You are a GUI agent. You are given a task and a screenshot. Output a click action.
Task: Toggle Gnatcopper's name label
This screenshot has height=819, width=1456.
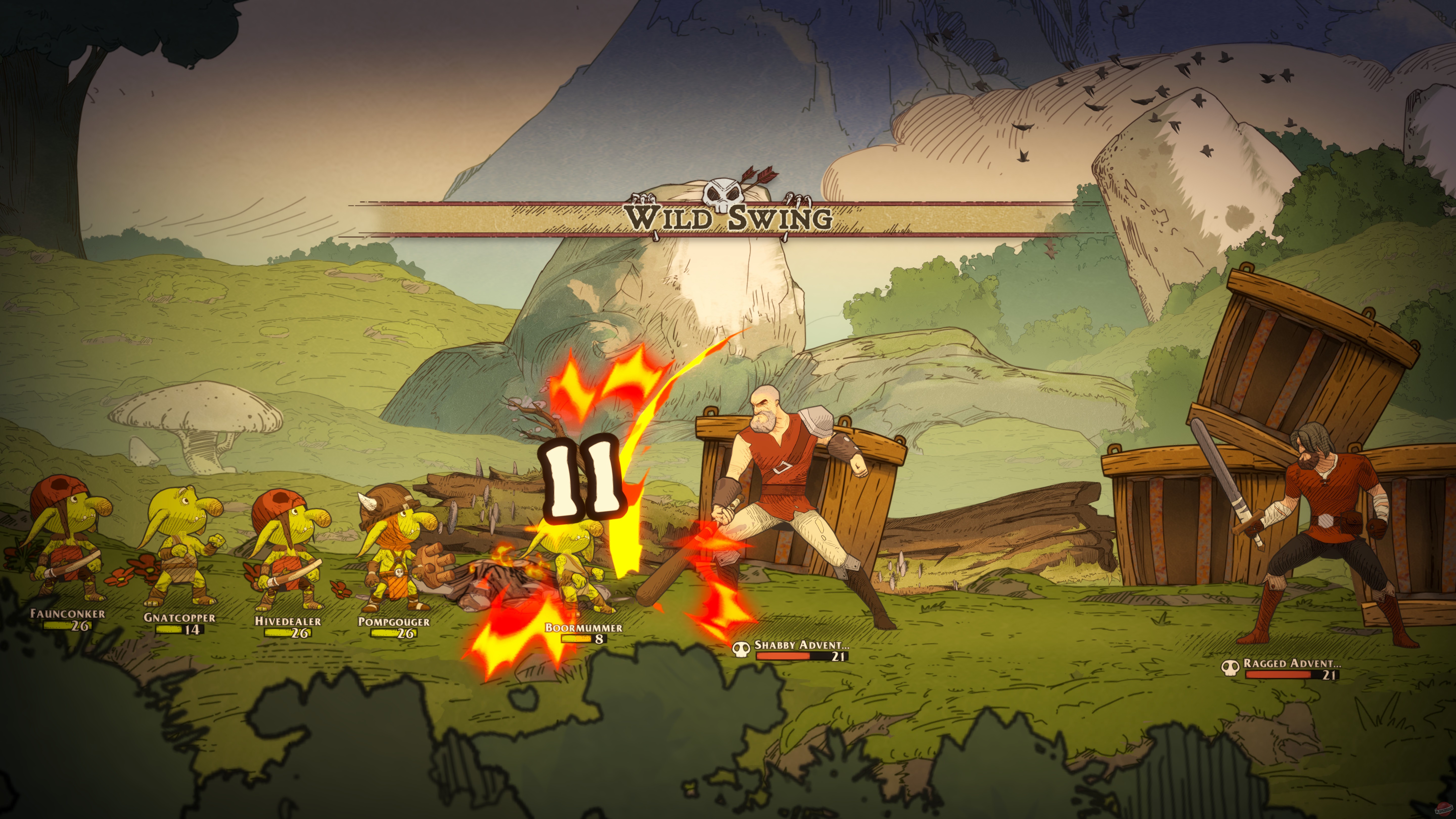180,618
